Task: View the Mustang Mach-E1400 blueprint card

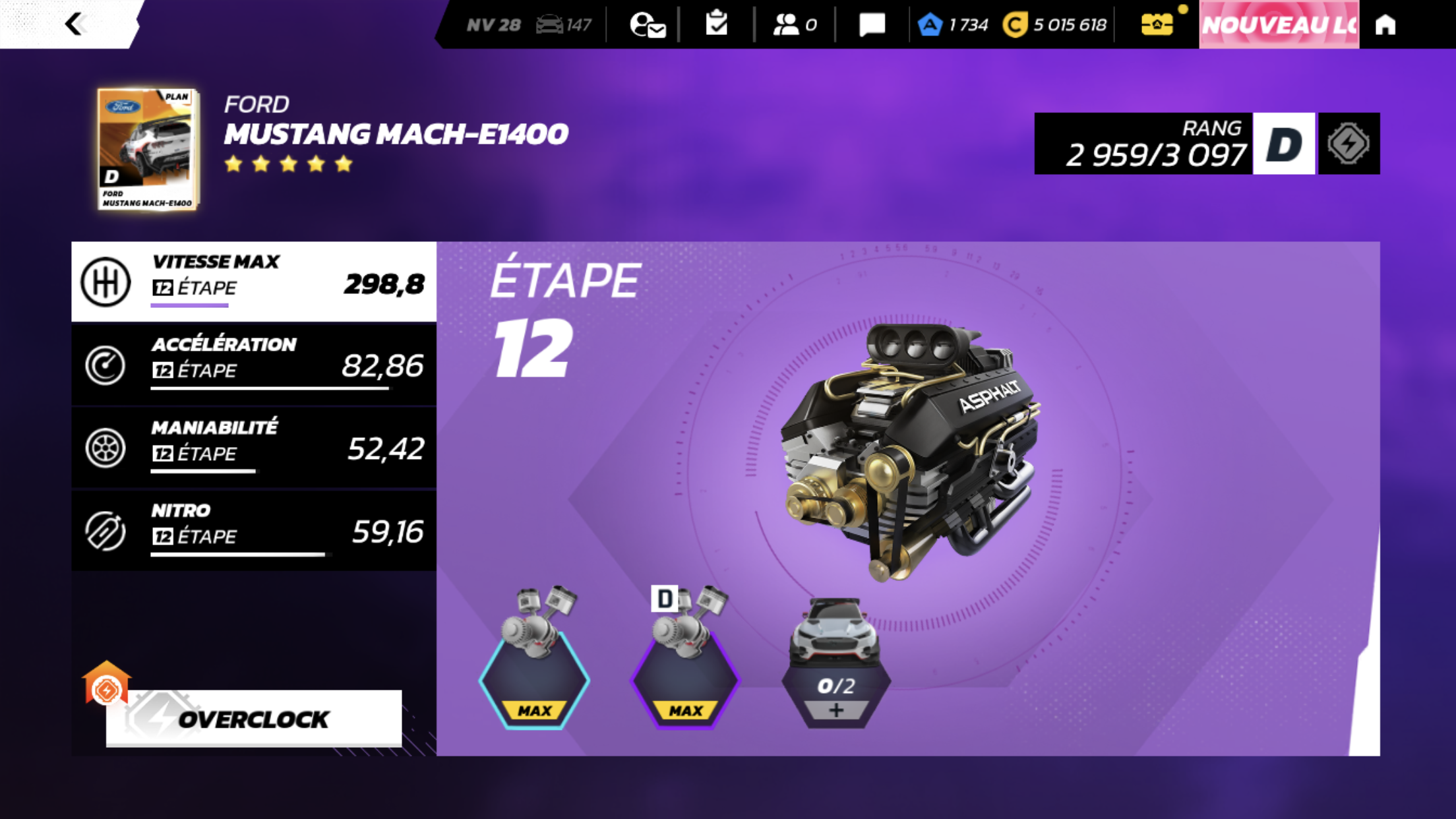Action: coord(148,149)
